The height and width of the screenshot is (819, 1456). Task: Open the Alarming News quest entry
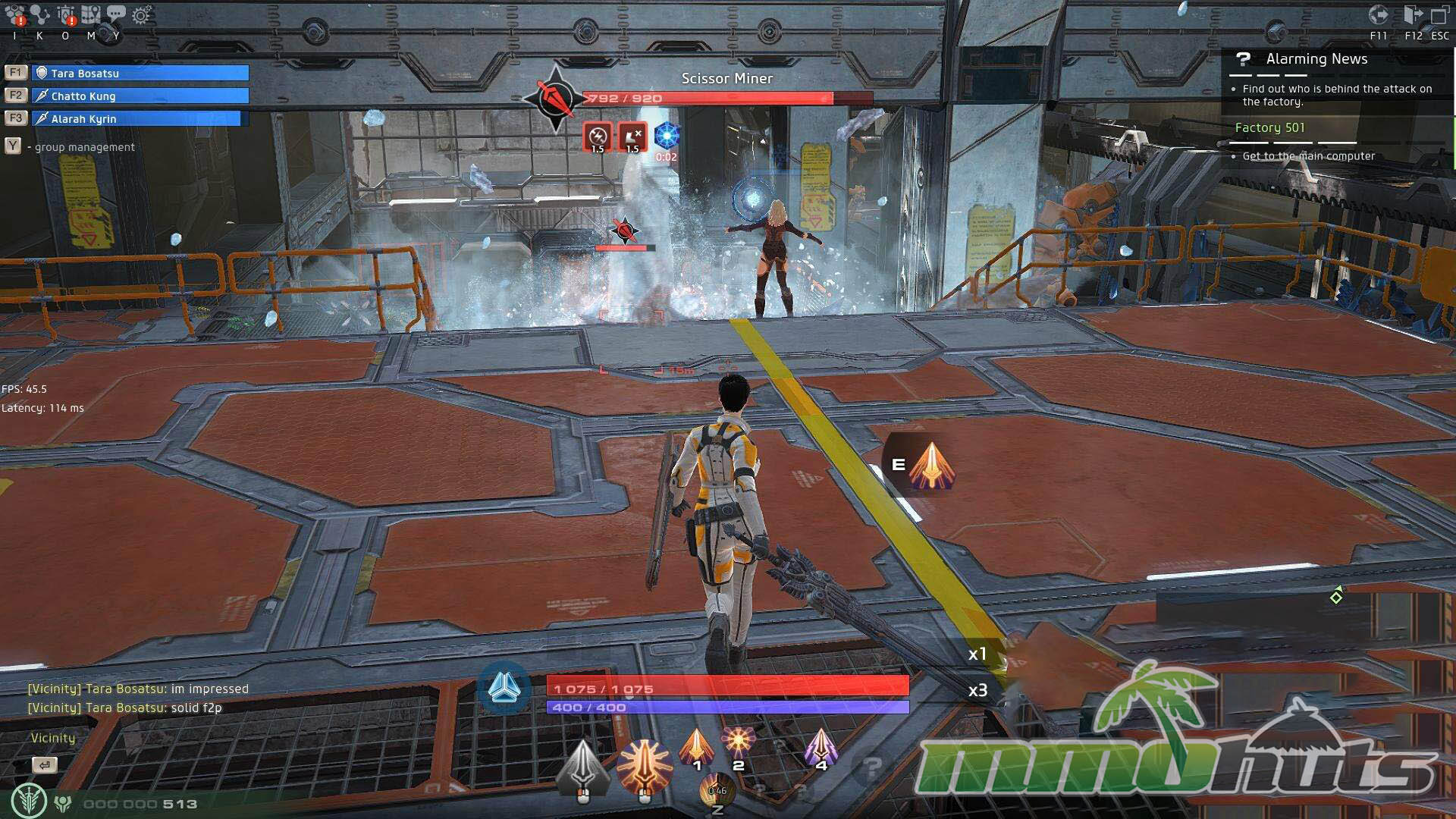point(1316,59)
